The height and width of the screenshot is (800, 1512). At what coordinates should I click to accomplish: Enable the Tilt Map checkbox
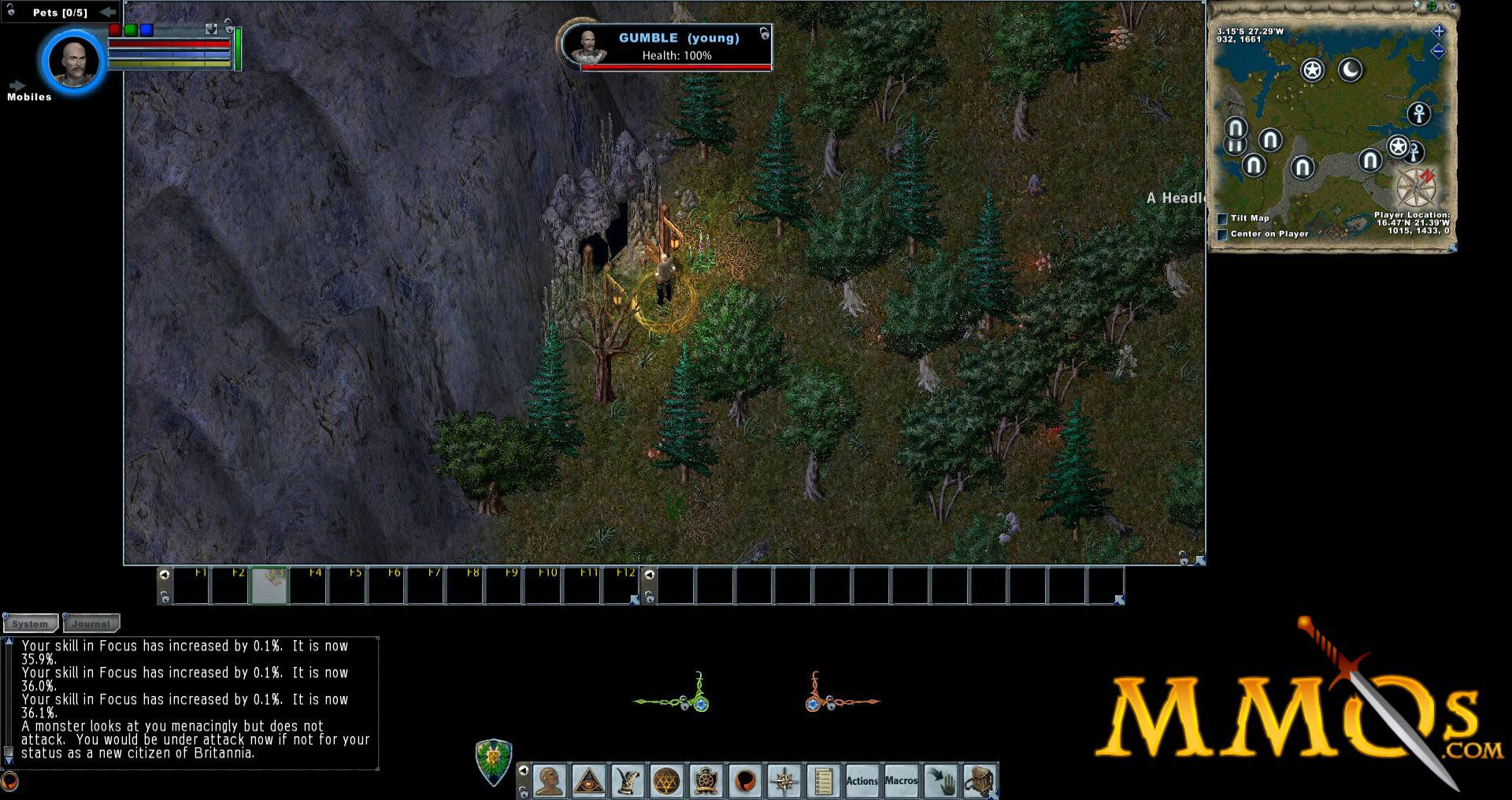tap(1221, 218)
